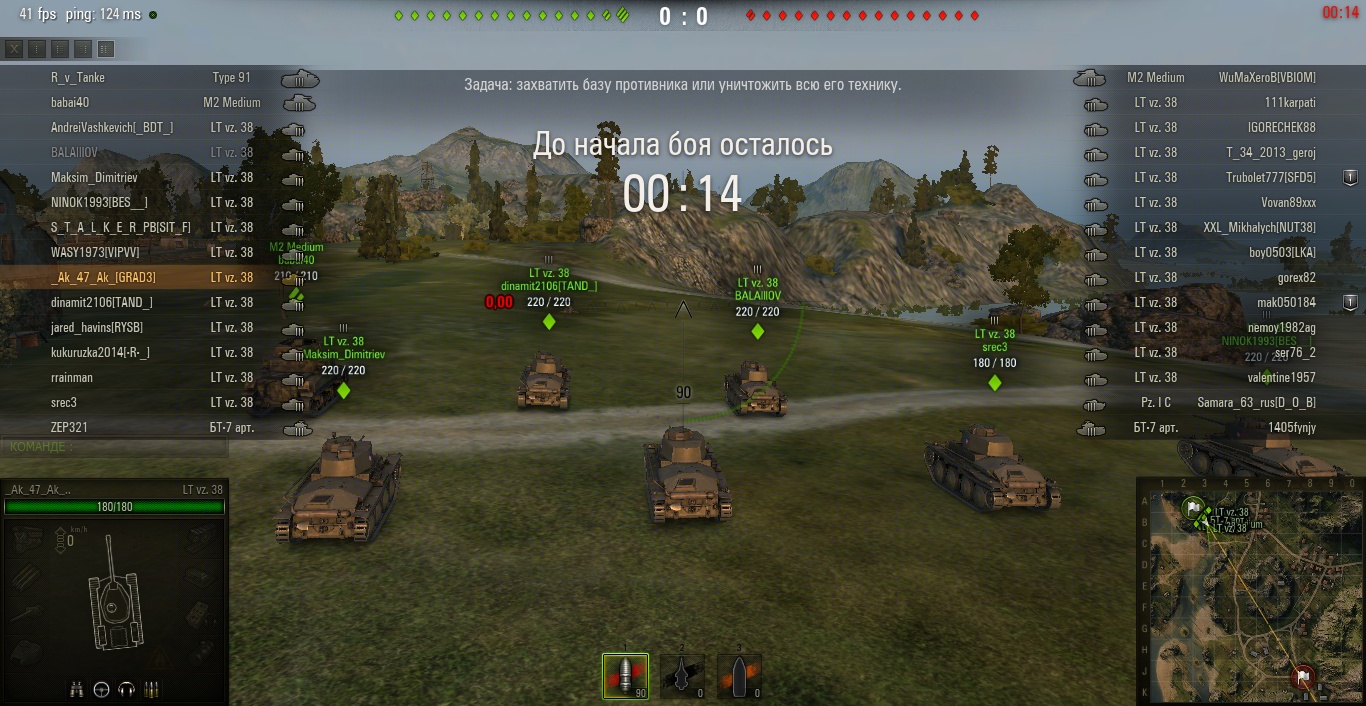
Task: Select ZEP321's БТ-7 арт. row
Action: pyautogui.click(x=150, y=428)
